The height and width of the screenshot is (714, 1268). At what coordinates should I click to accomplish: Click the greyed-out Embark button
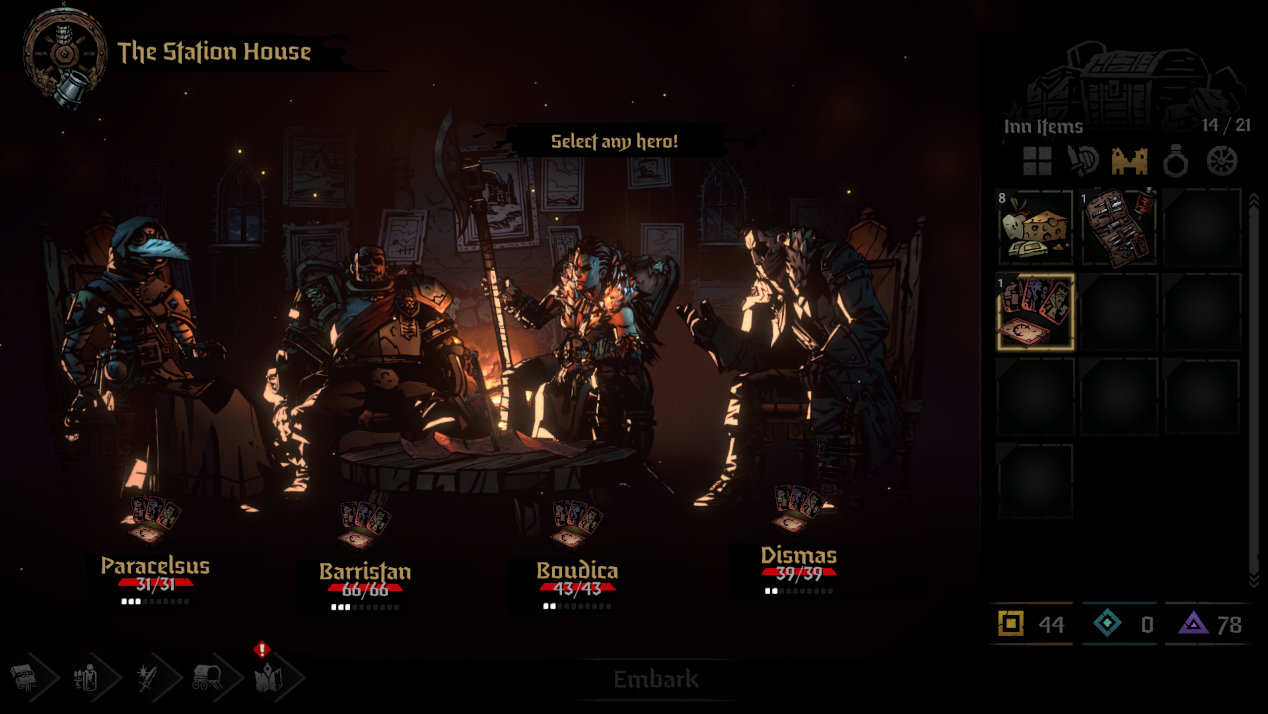tap(656, 680)
